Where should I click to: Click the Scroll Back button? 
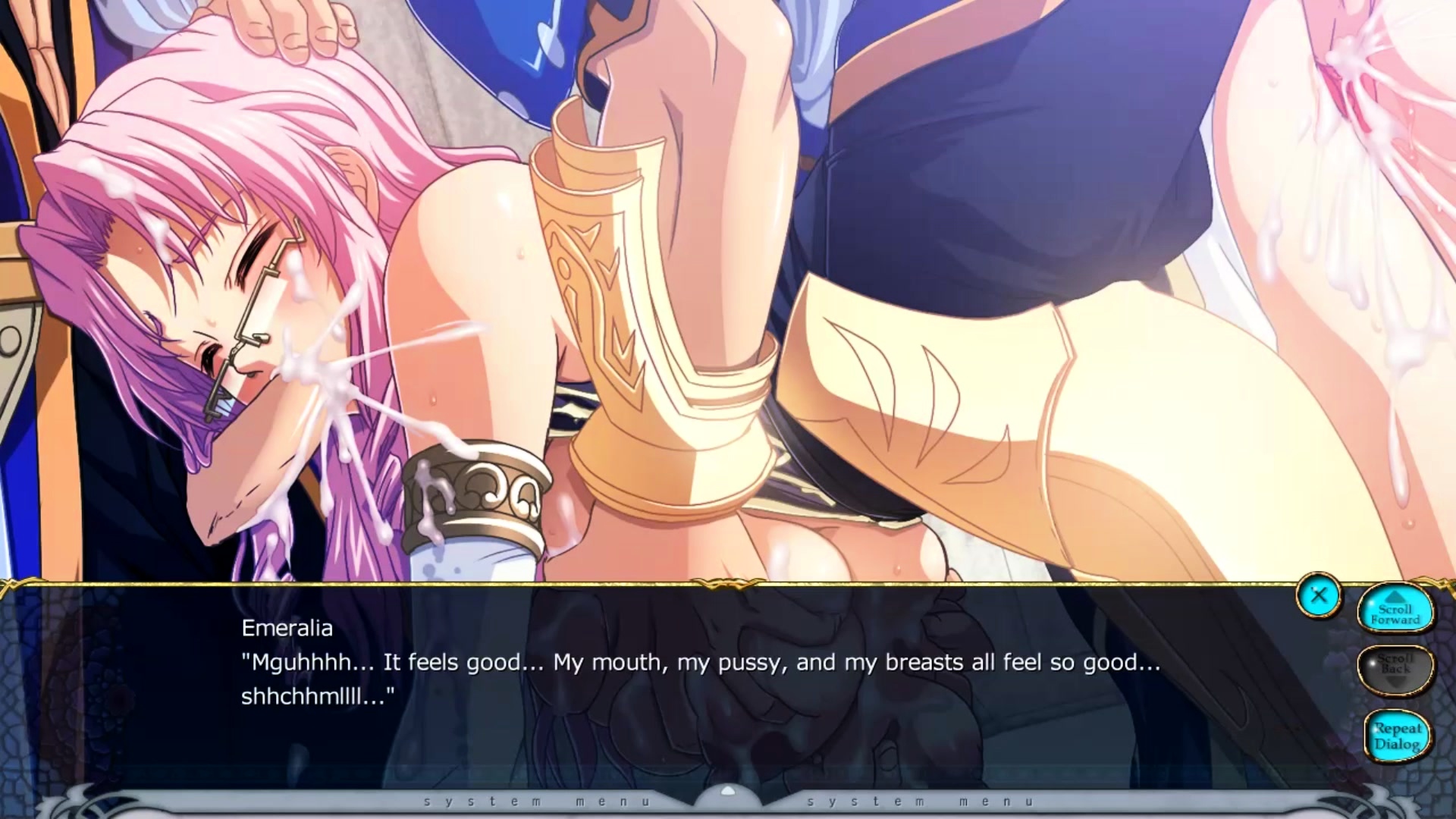click(1395, 668)
